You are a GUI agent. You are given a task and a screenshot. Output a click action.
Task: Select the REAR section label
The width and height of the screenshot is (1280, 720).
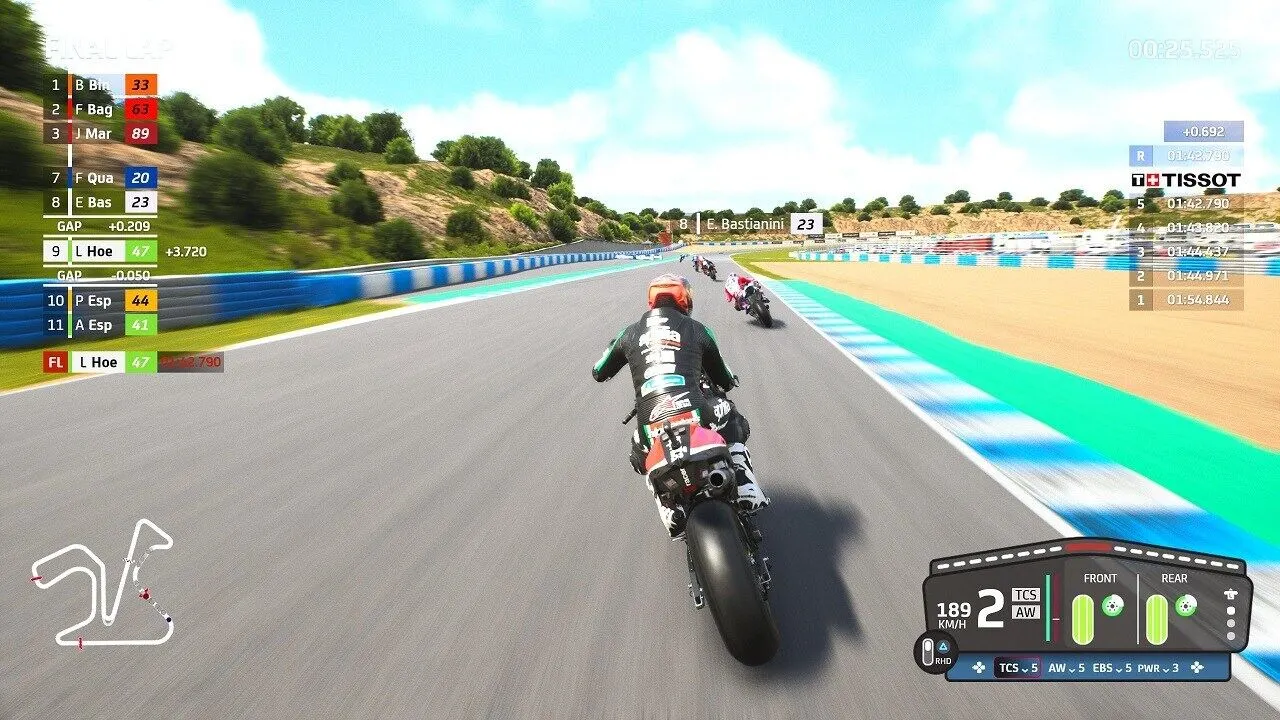tap(1174, 579)
